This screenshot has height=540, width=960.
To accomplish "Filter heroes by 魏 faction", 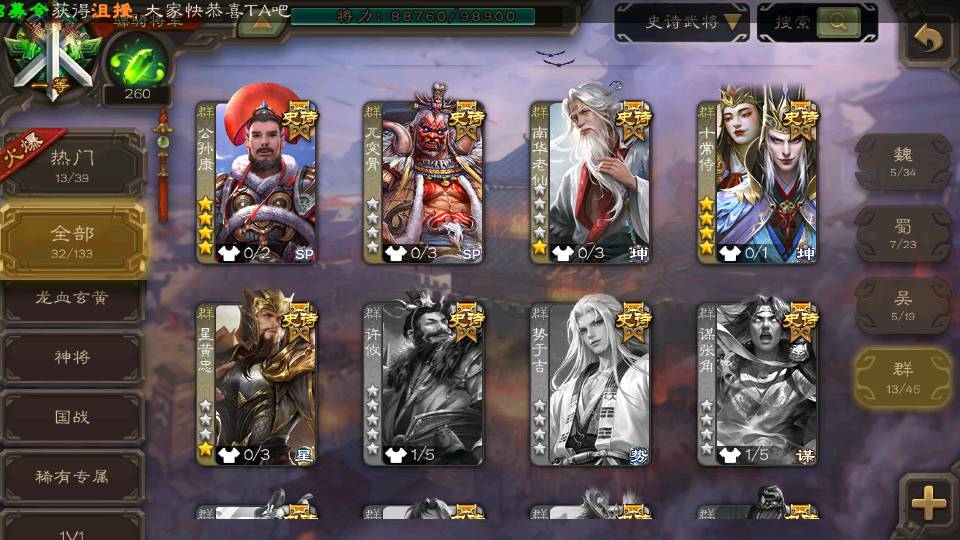I will click(902, 160).
